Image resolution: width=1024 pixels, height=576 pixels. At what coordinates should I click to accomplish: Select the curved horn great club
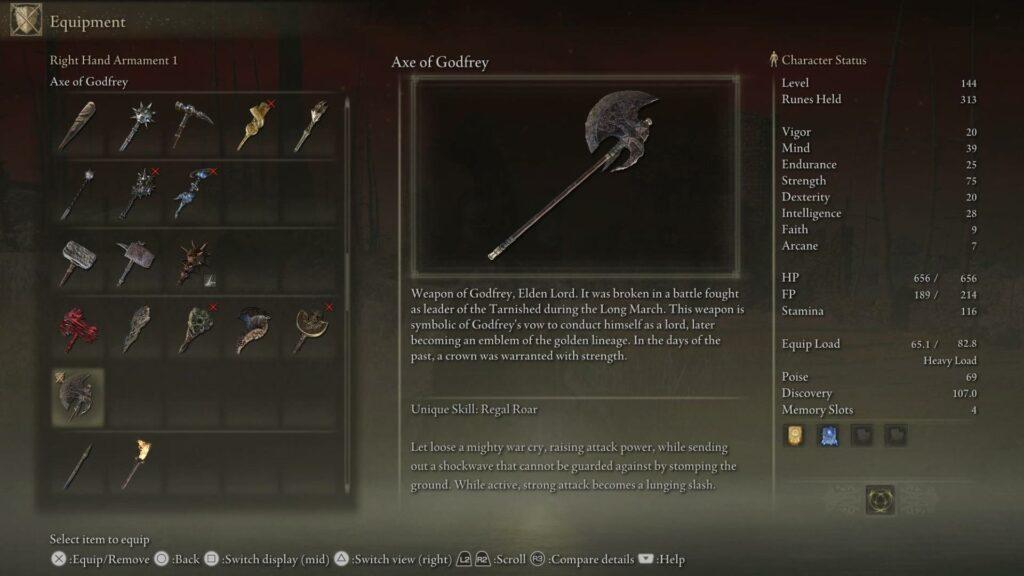coord(253,329)
